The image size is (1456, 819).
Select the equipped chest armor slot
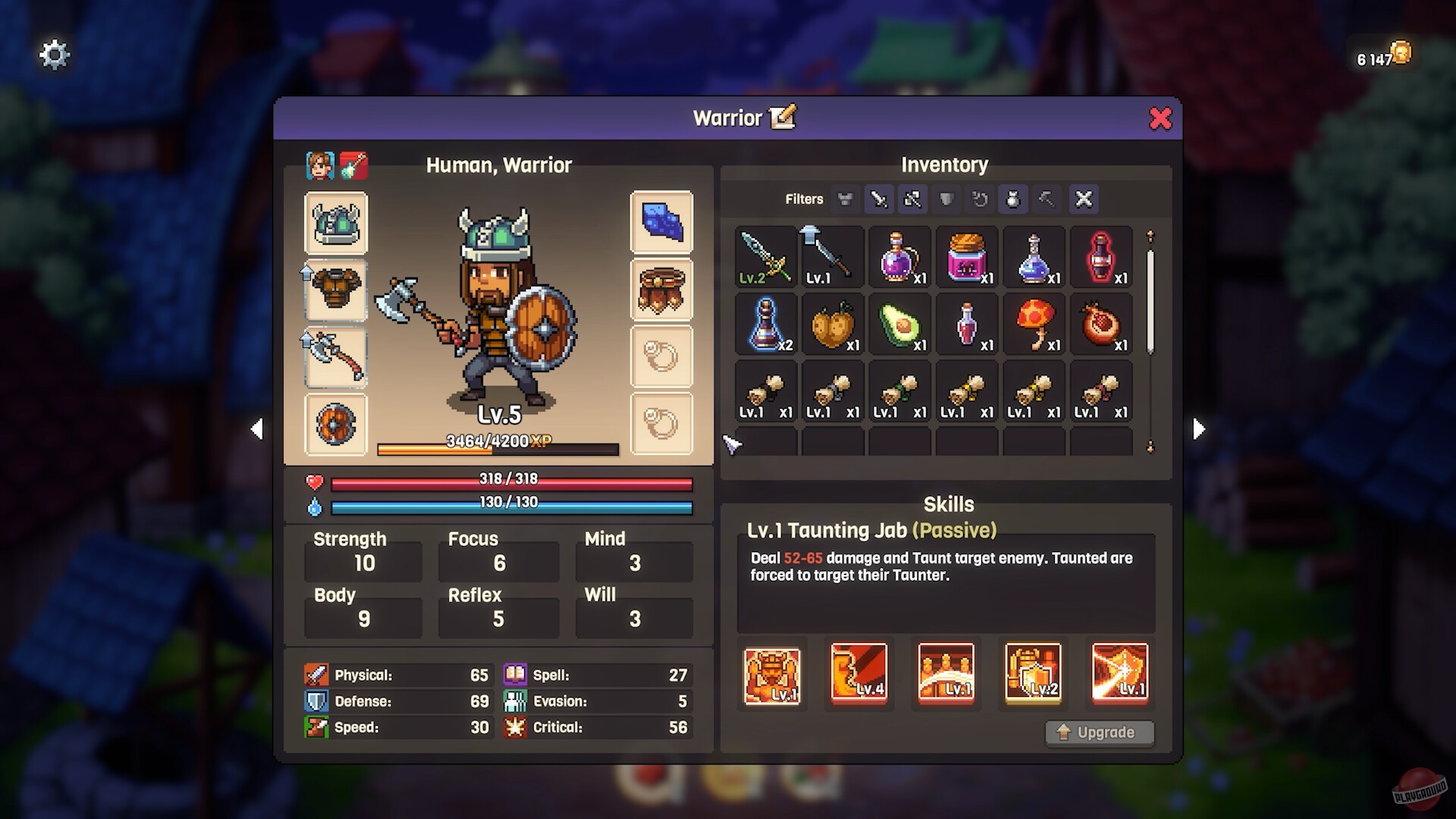pos(336,290)
